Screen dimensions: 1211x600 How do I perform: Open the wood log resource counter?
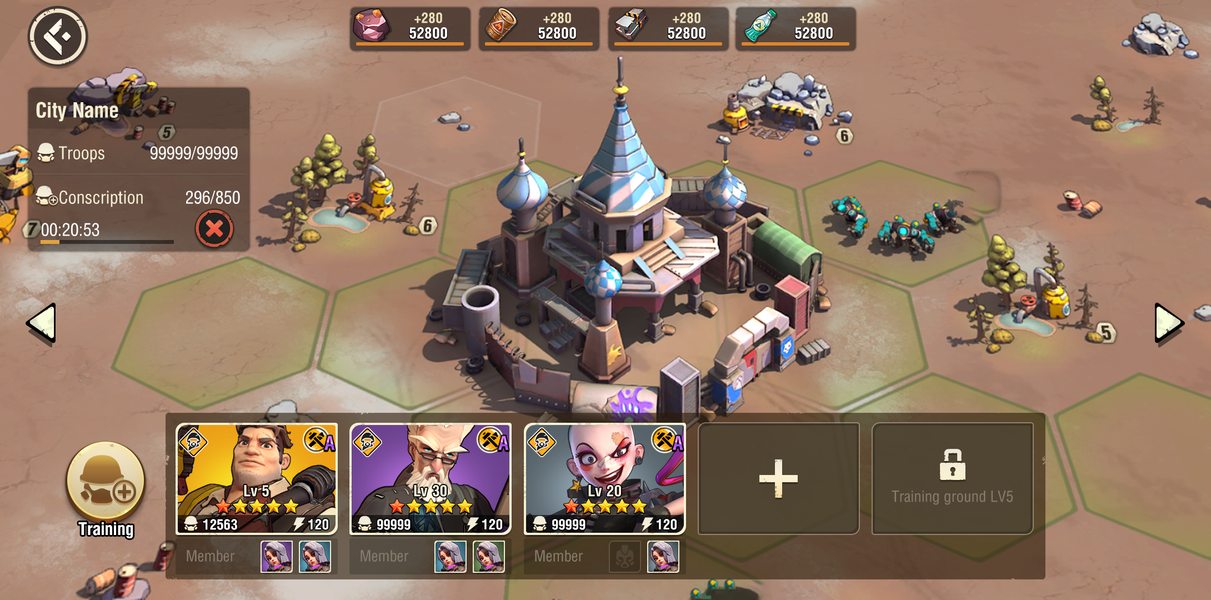click(539, 27)
